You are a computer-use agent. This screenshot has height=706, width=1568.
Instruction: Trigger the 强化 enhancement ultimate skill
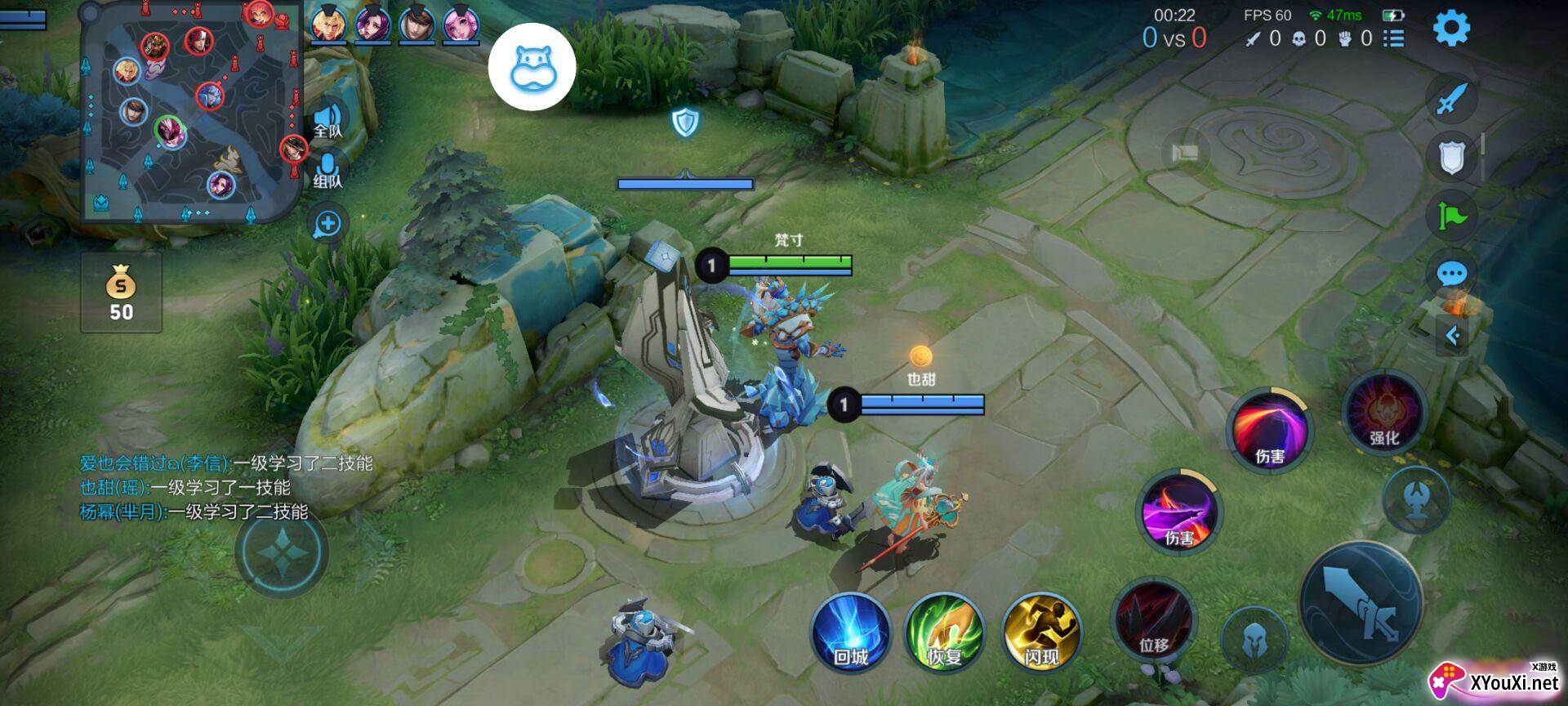click(1384, 412)
